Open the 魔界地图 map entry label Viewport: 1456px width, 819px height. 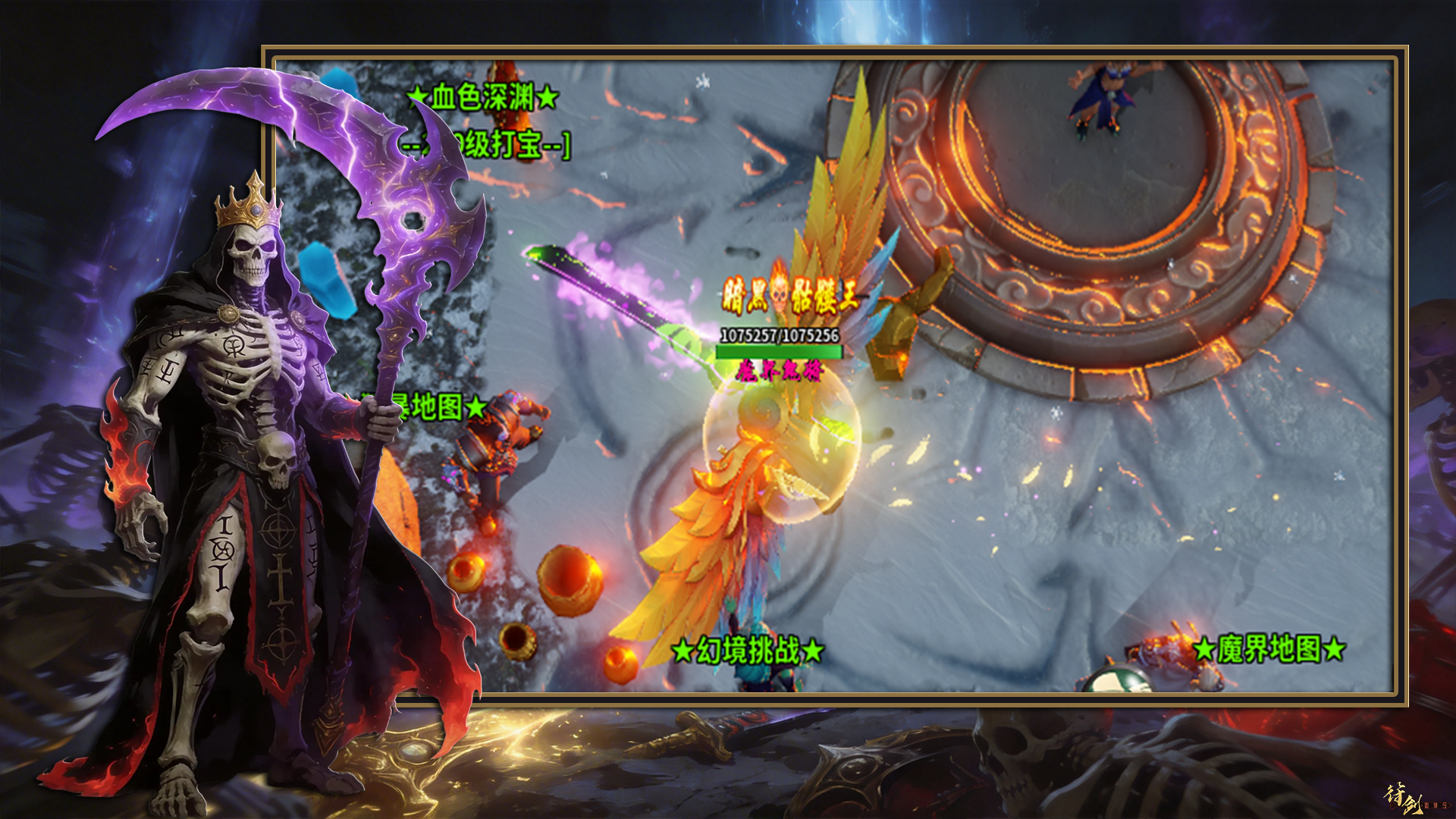(1269, 649)
